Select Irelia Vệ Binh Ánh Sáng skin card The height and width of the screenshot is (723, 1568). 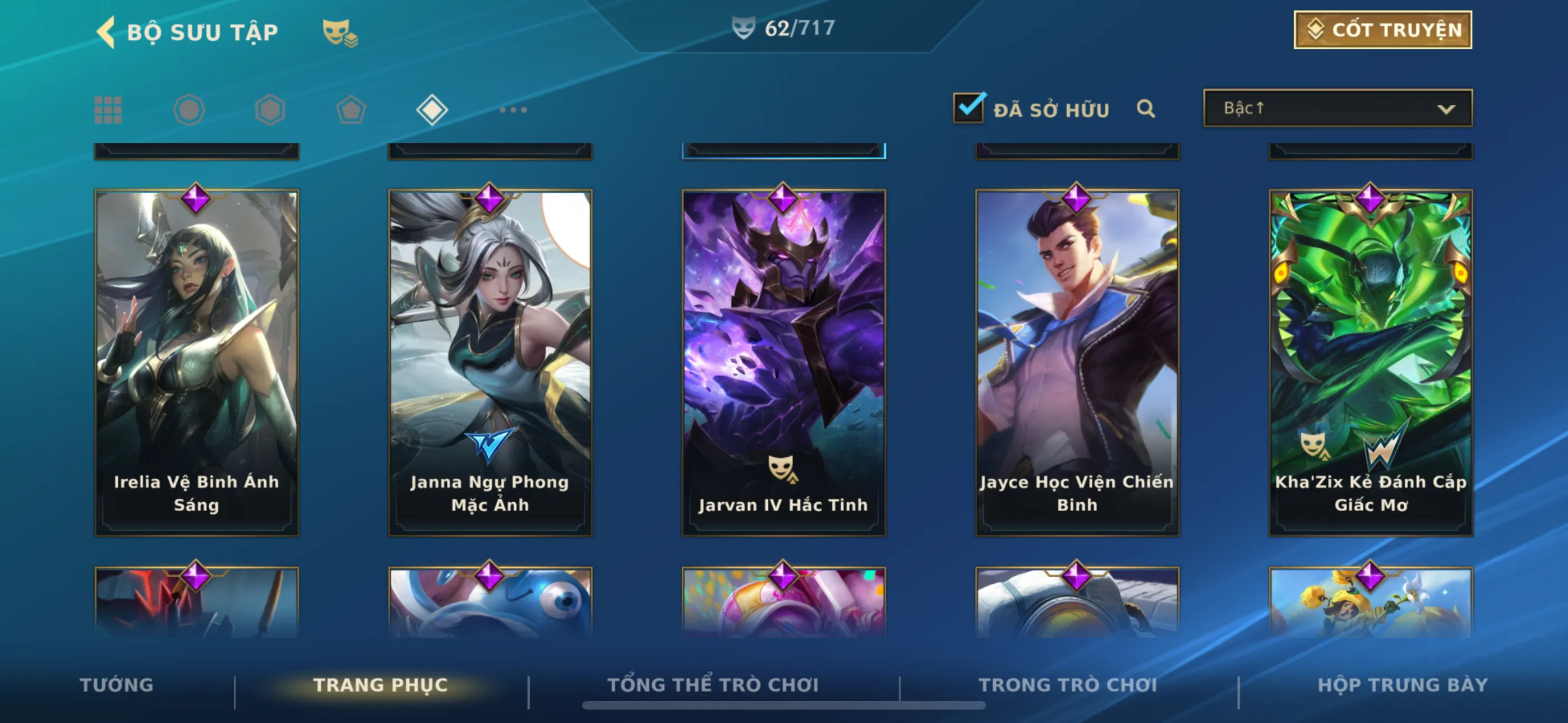tap(197, 363)
